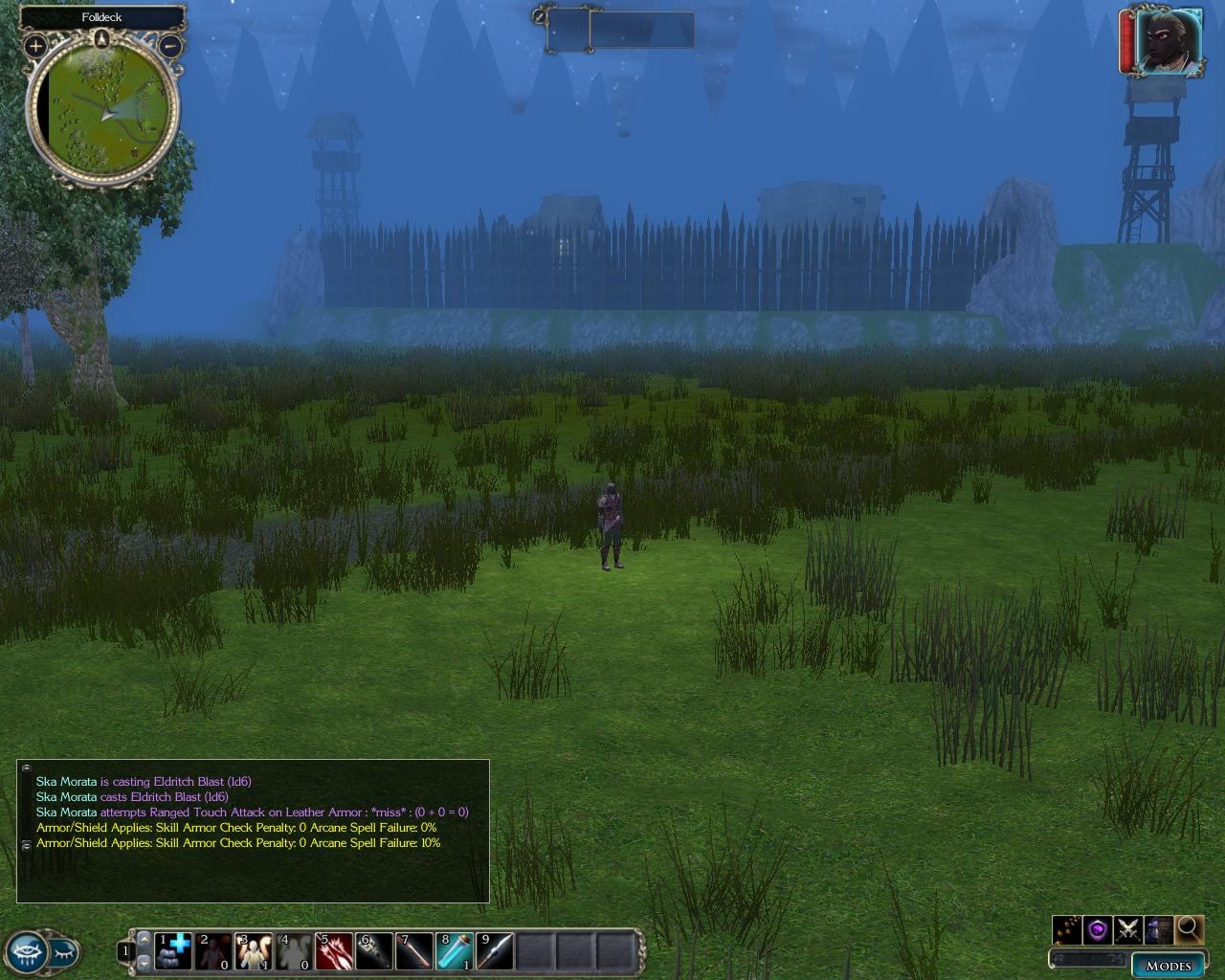Activate the glowing figure ability in slot 3
1225x980 pixels.
pos(254,951)
